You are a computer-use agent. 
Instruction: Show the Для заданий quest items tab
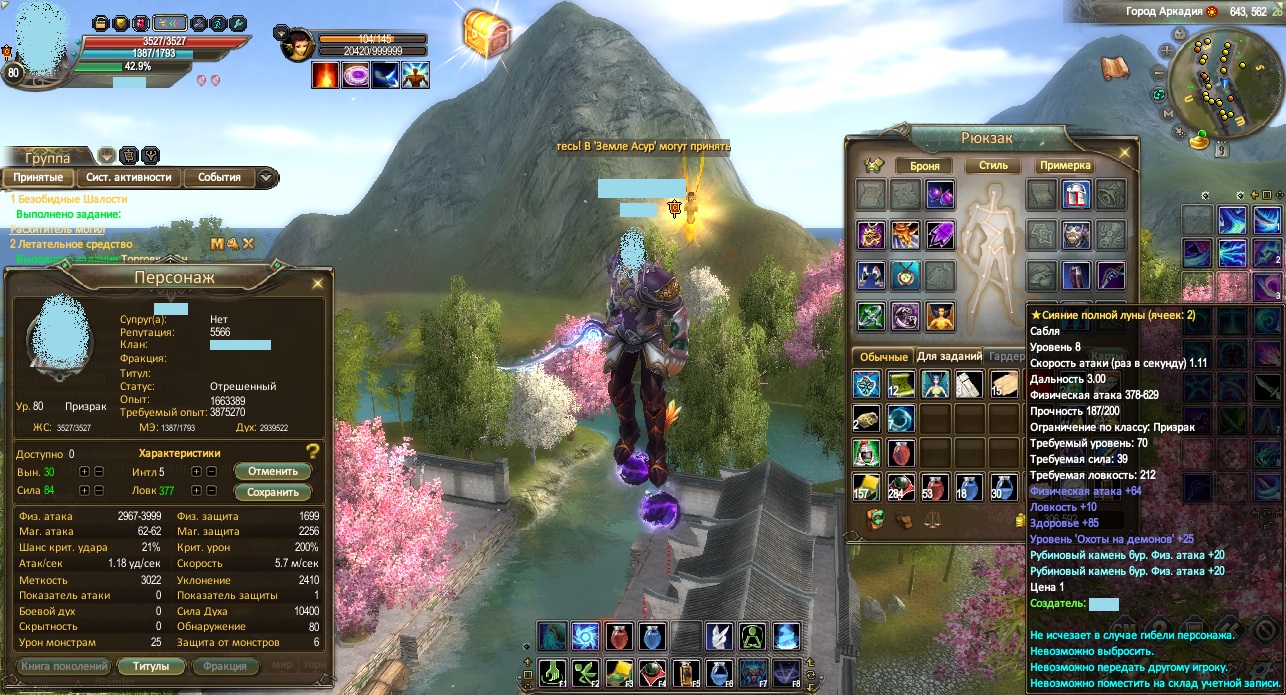point(948,356)
